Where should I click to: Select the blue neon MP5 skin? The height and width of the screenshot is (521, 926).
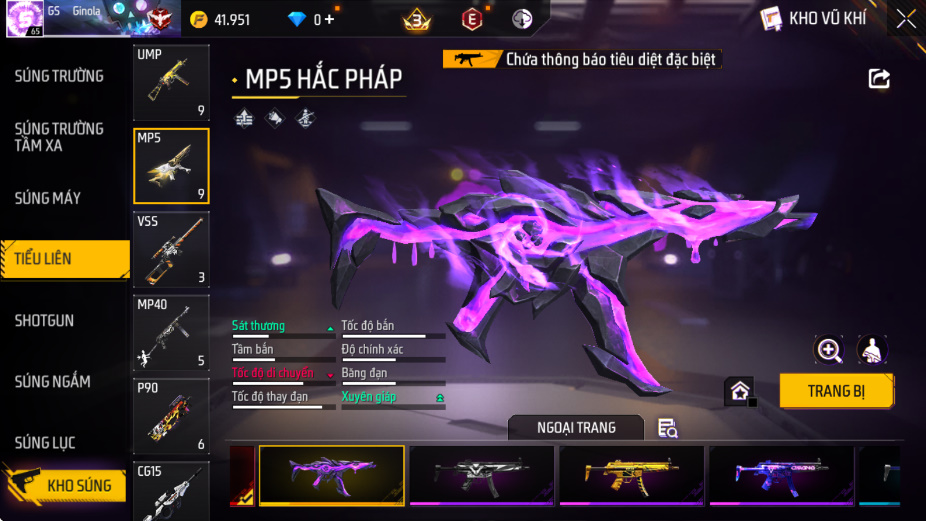pos(781,474)
